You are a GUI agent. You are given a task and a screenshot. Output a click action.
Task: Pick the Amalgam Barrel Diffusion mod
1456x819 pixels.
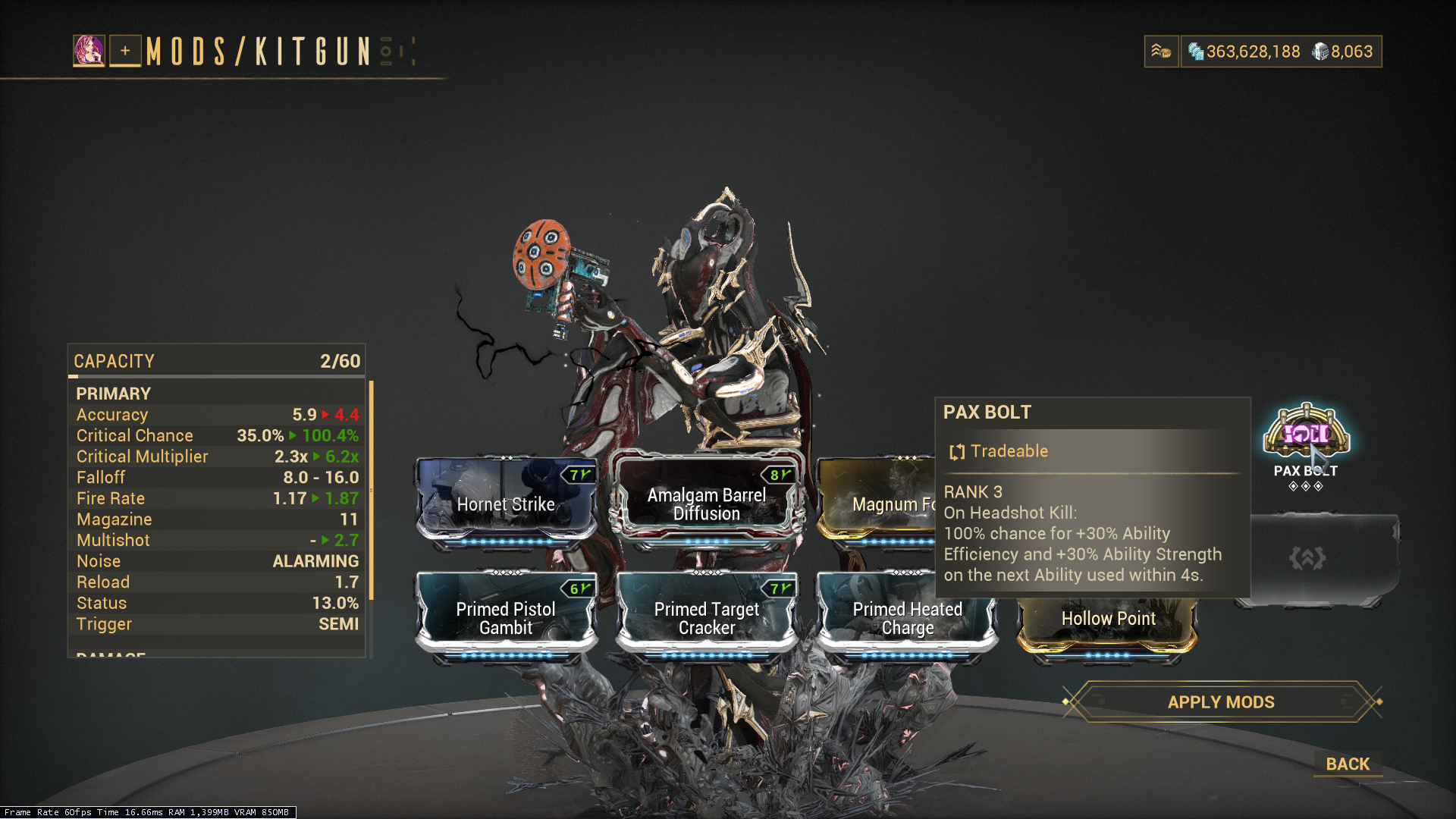(x=706, y=504)
